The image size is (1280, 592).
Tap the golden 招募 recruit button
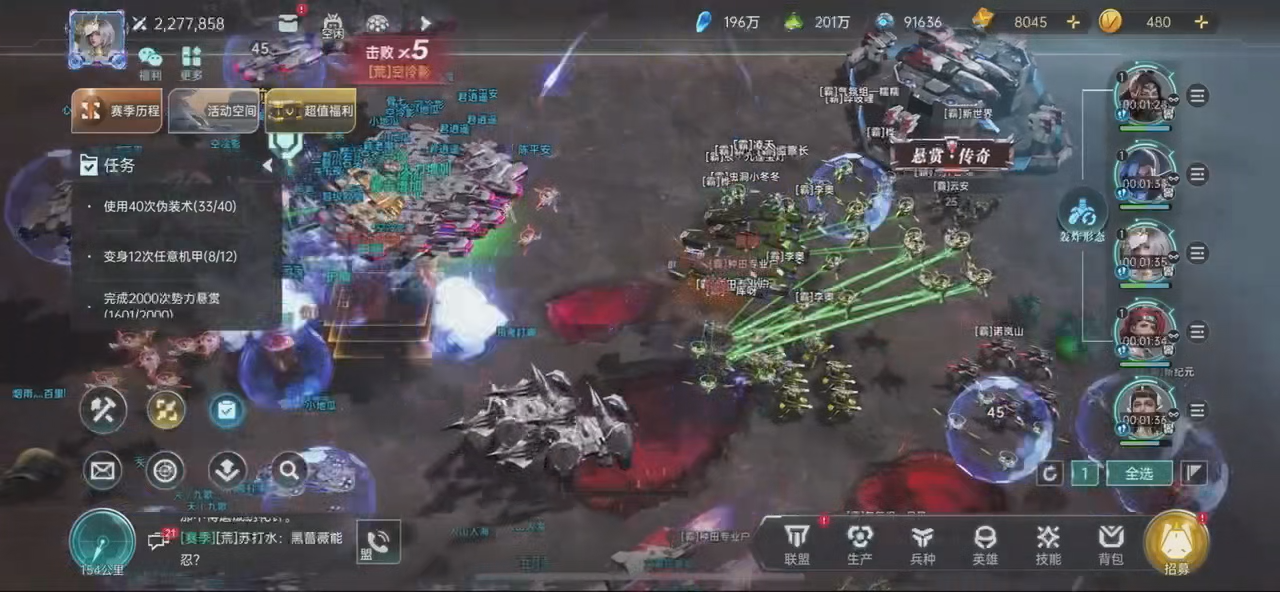pyautogui.click(x=1176, y=544)
